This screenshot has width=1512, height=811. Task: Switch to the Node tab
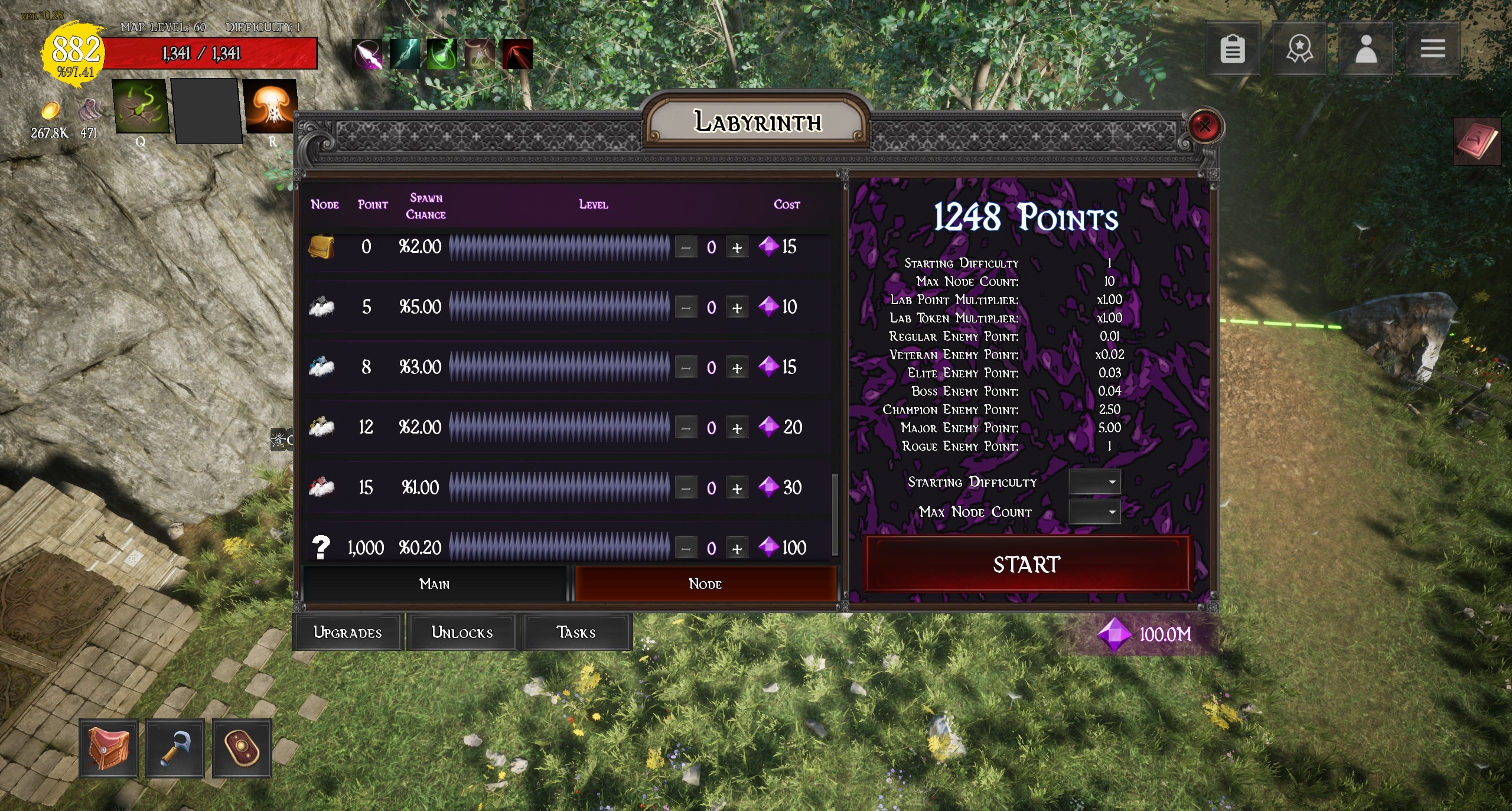705,584
